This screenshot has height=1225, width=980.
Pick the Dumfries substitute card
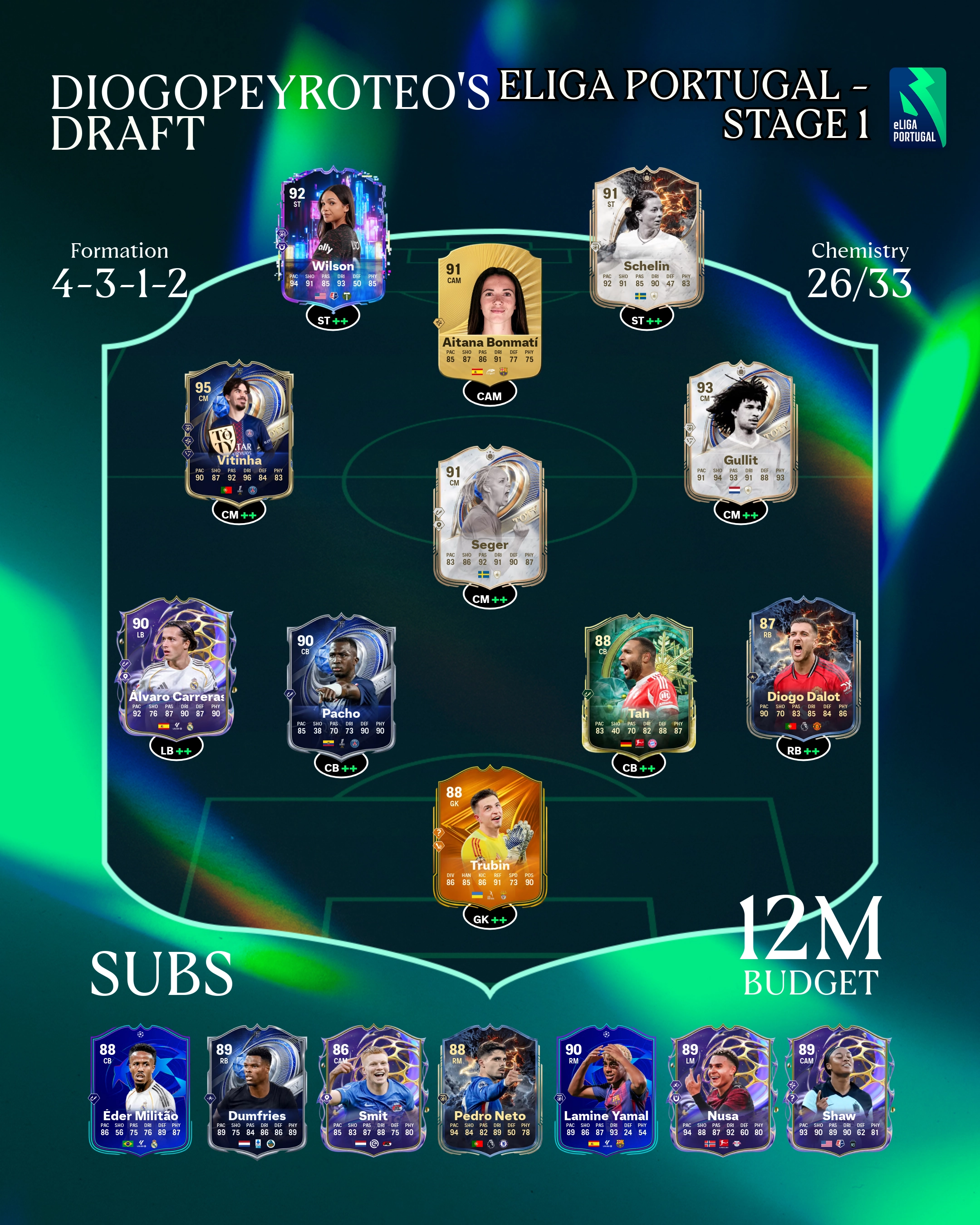[257, 1090]
